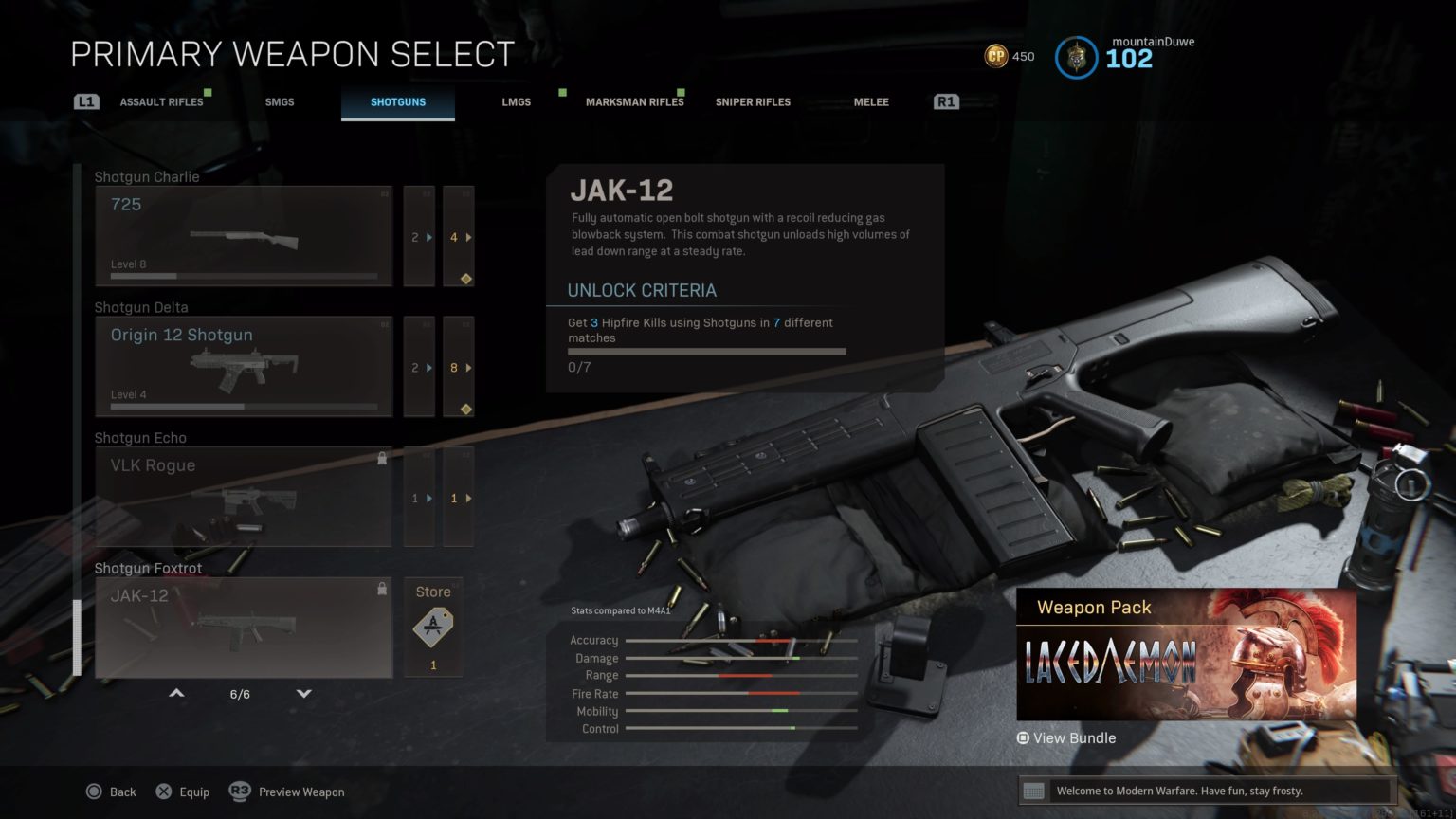Open the Sniper Rifles tab
Viewport: 1456px width, 819px height.
(753, 101)
